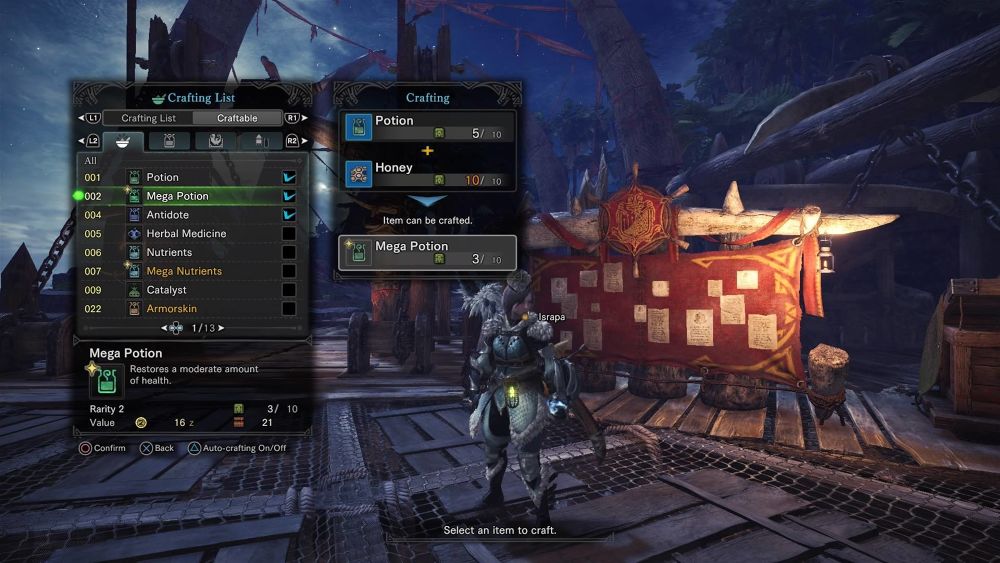Screen dimensions: 1000x563
Task: Toggle auto-crafting checkbox for Antidote
Action: 289,215
